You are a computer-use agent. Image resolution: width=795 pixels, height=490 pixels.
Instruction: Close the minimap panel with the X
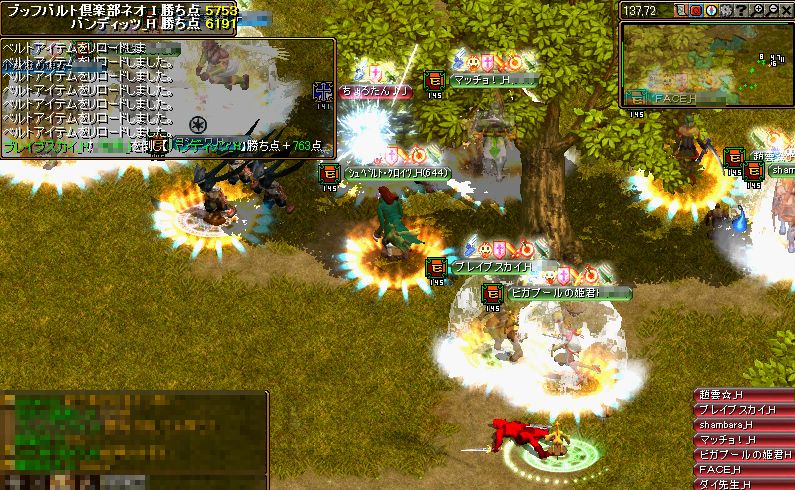coord(786,10)
